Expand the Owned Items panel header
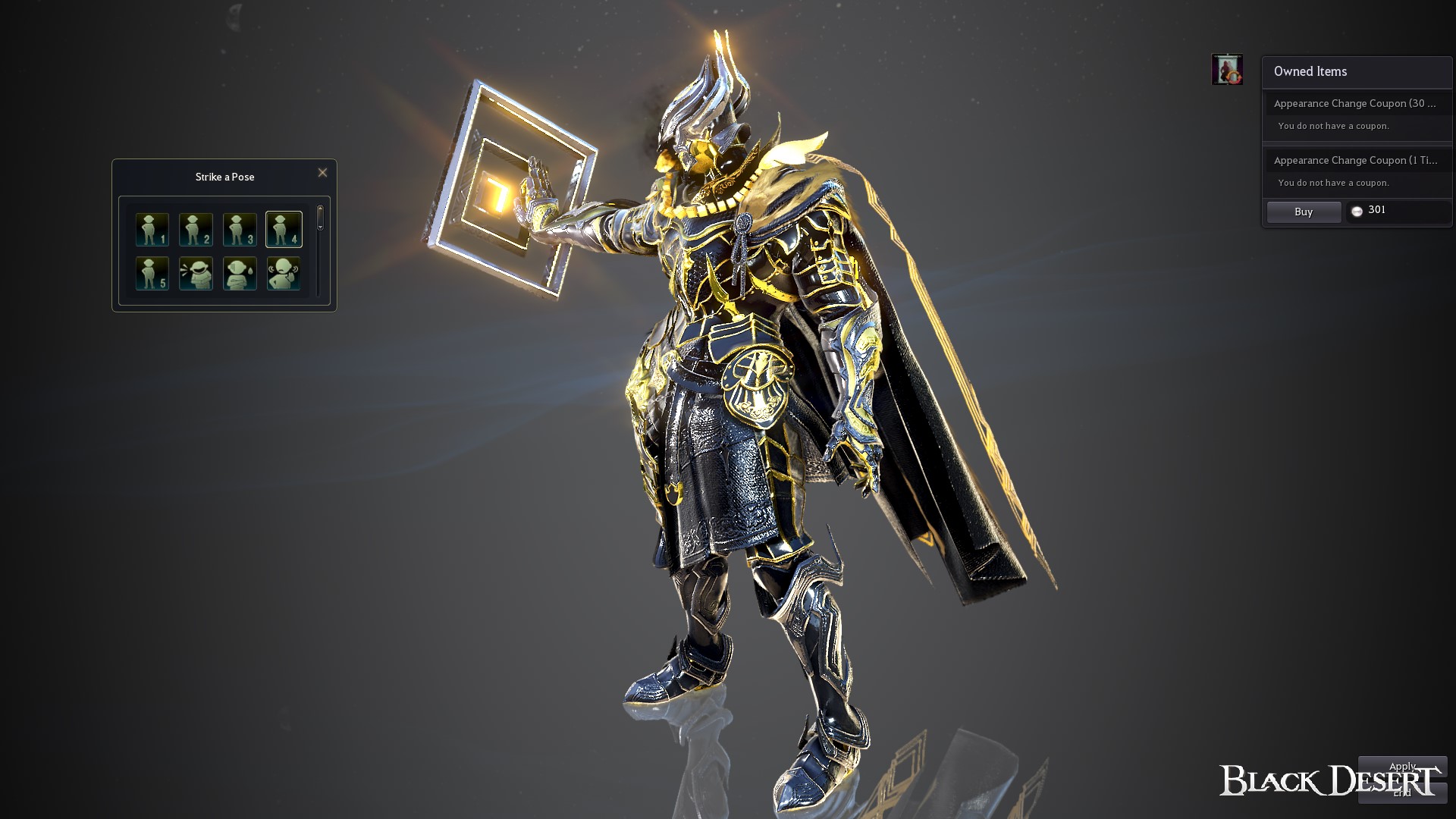 point(1310,71)
